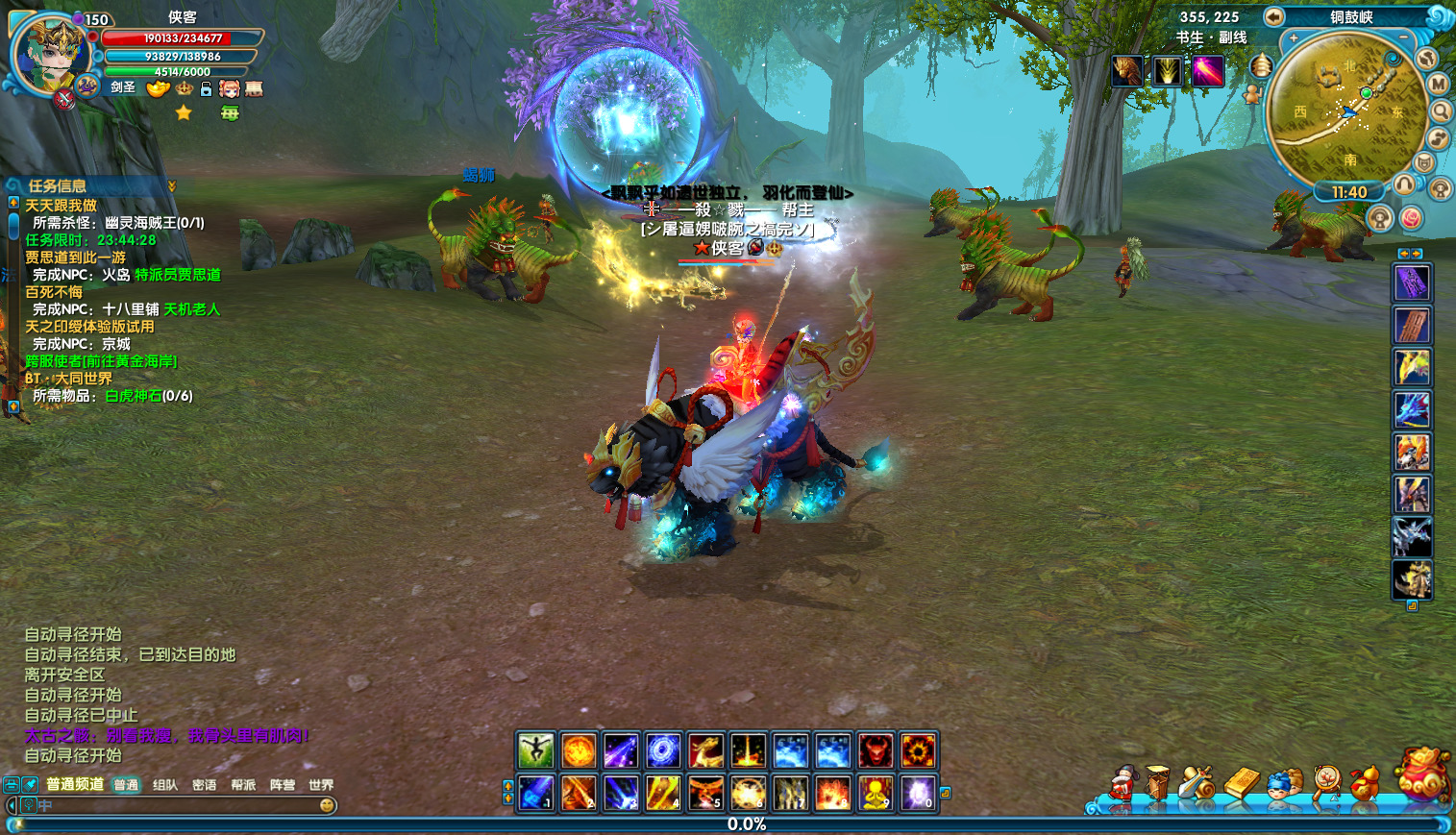Use the golden dragon skill
Screen dimensions: 1456x835
pyautogui.click(x=705, y=750)
